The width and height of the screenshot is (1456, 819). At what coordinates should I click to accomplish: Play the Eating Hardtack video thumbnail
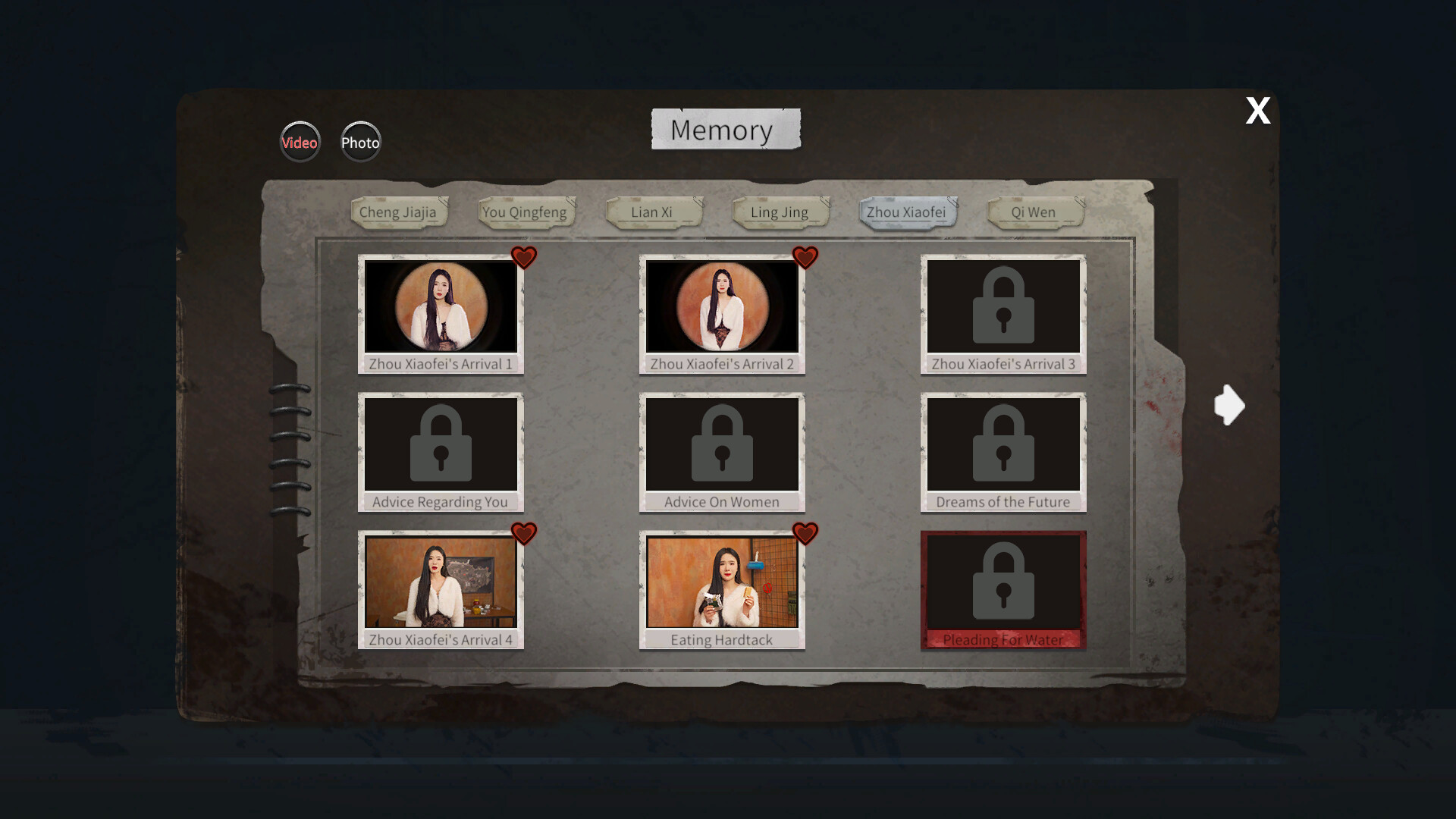click(x=721, y=582)
